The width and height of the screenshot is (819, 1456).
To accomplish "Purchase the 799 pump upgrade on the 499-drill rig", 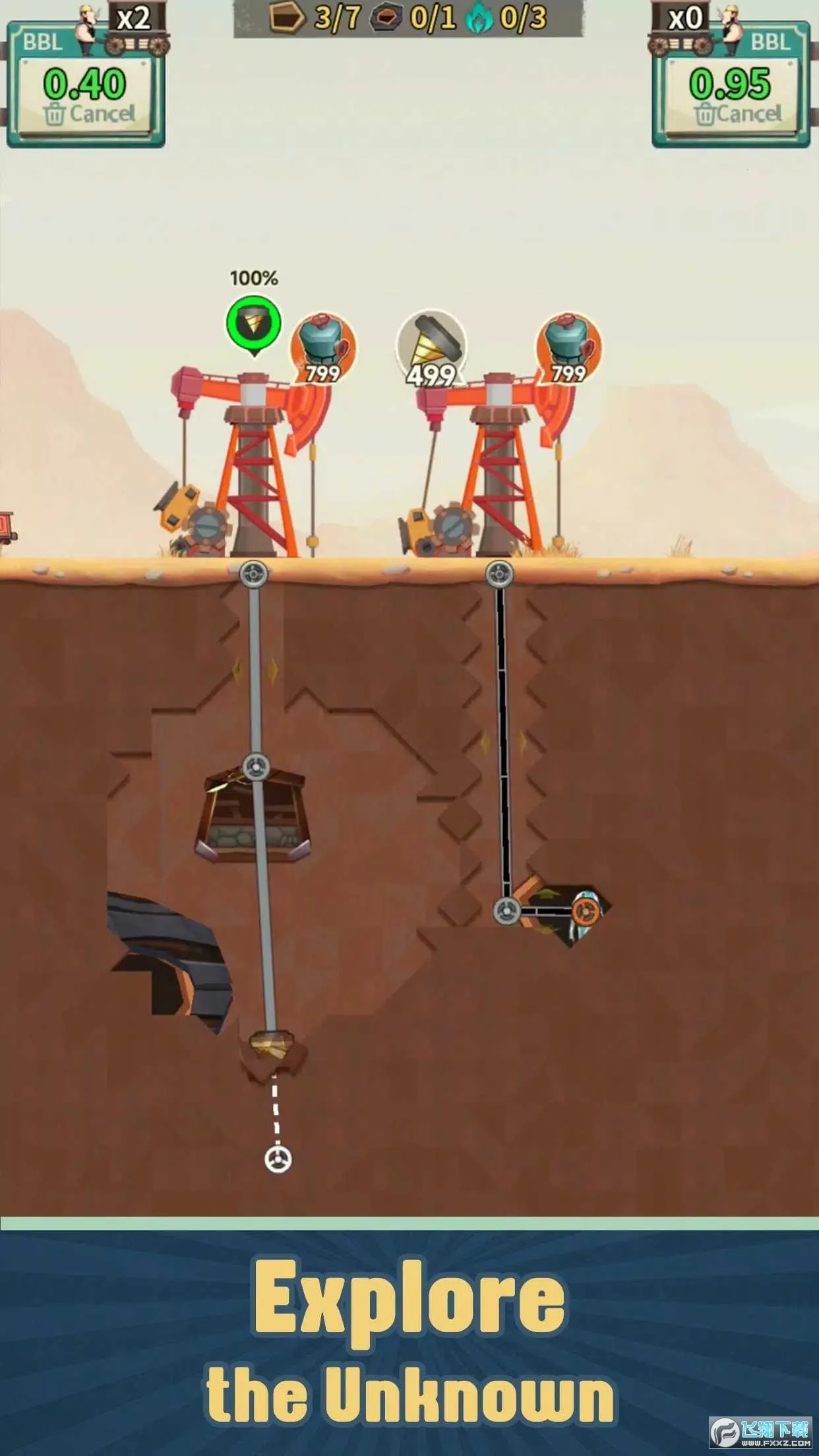I will click(x=568, y=348).
